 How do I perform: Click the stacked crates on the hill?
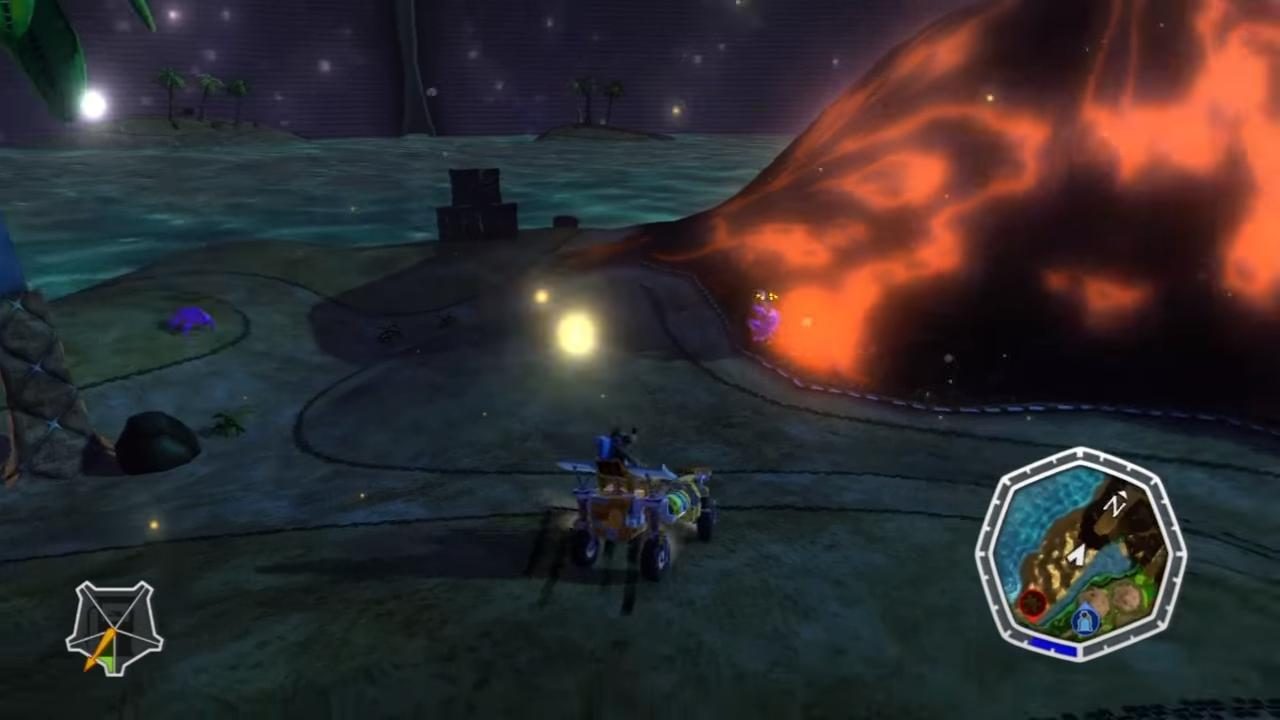475,195
